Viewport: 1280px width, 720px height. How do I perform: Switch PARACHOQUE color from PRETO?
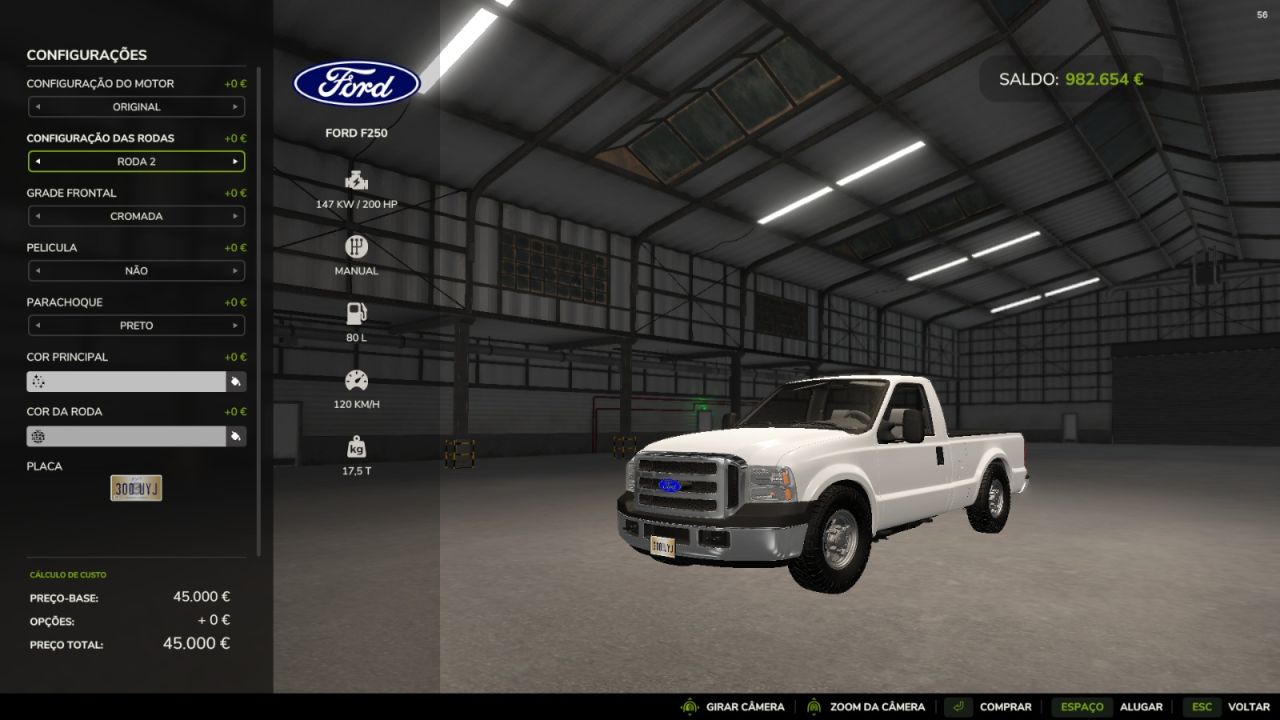(236, 325)
